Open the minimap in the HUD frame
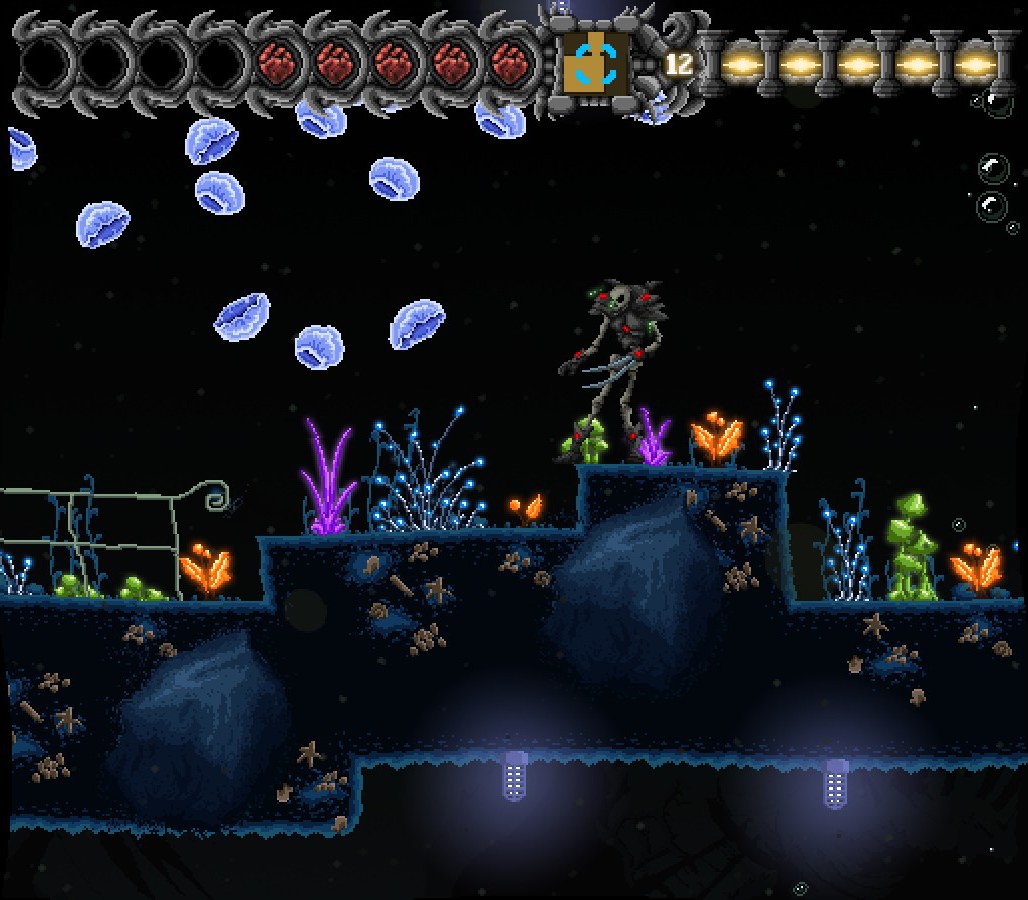Image resolution: width=1028 pixels, height=900 pixels. tap(596, 62)
